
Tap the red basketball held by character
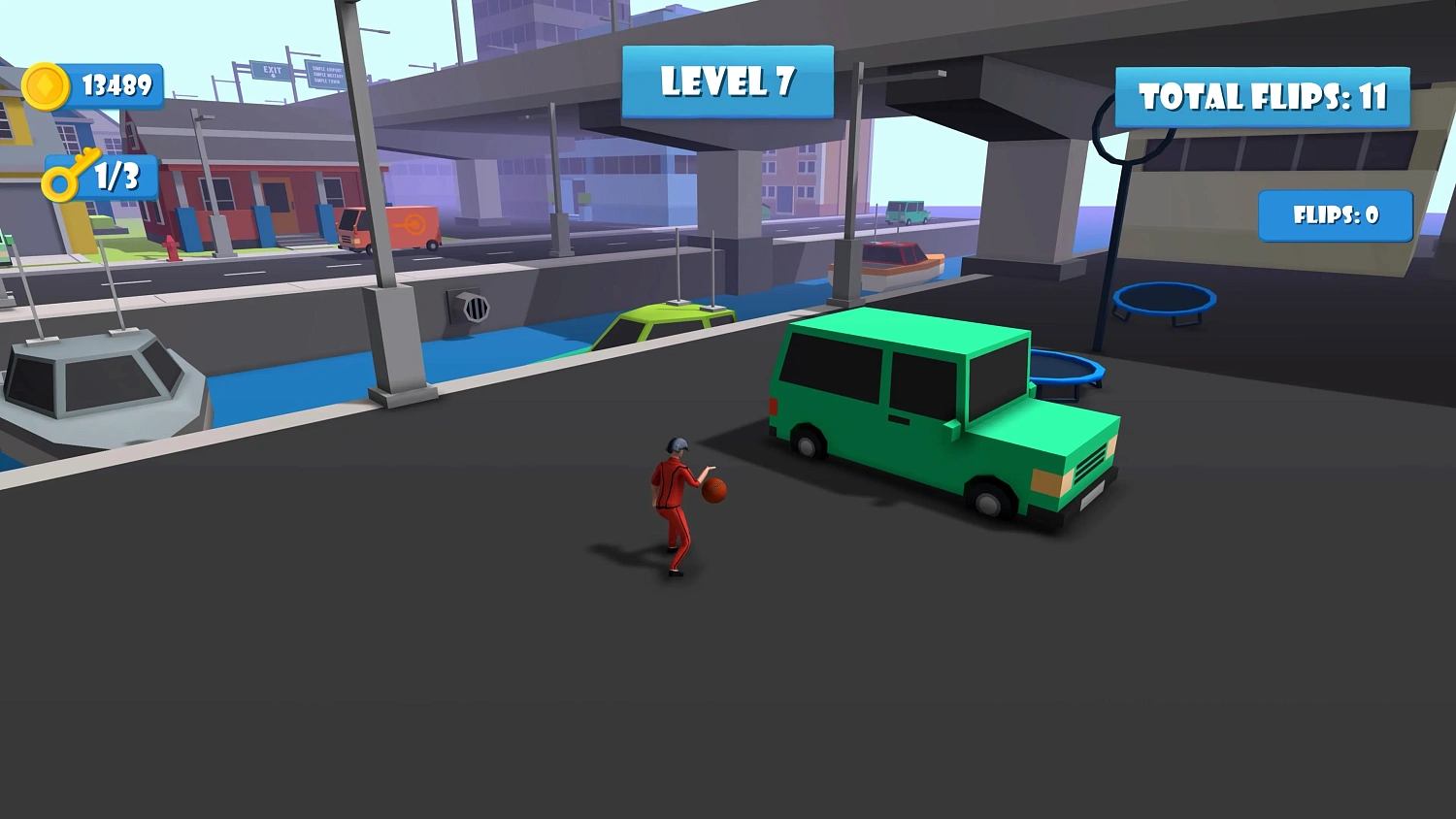[x=716, y=490]
